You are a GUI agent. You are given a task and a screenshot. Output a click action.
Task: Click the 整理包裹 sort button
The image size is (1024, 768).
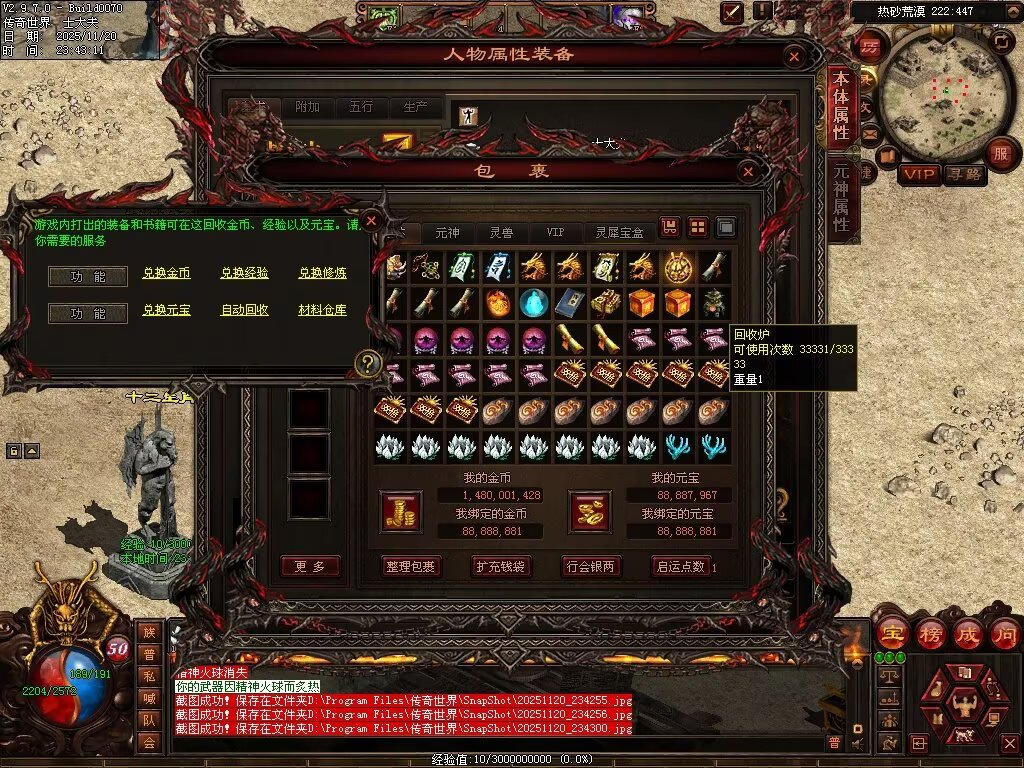(x=410, y=566)
